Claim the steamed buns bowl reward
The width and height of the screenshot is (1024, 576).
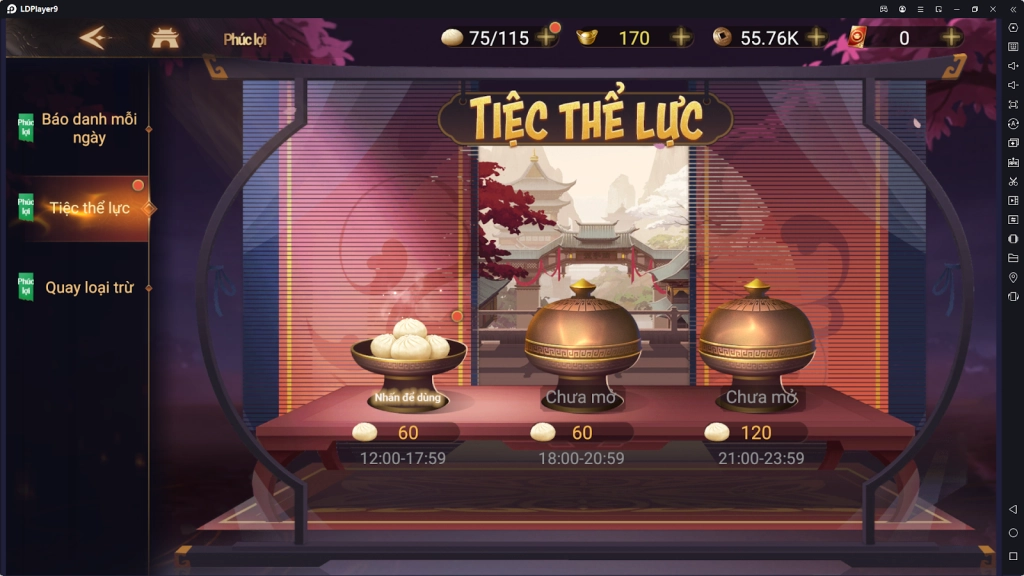click(409, 362)
